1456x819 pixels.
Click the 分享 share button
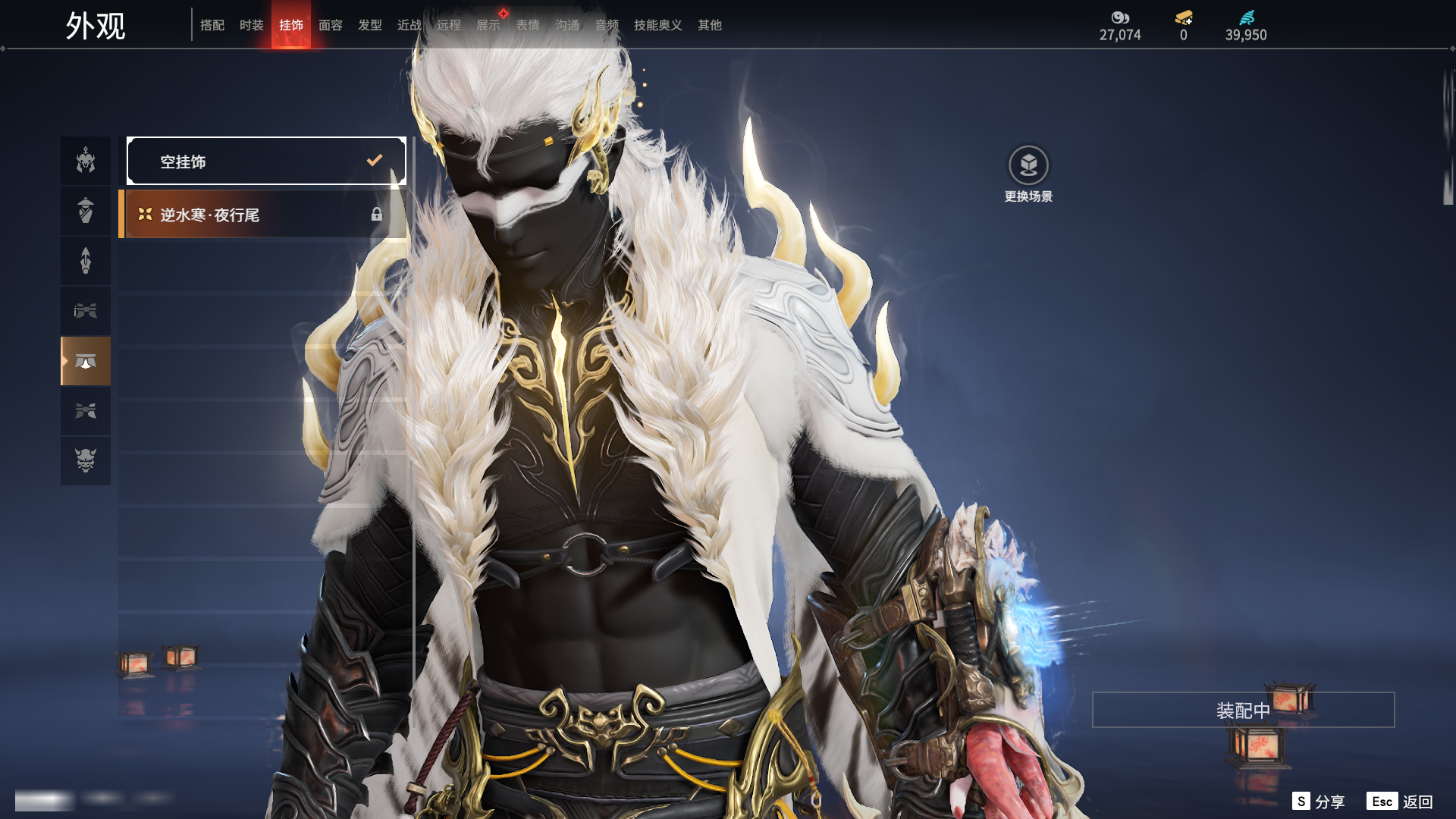click(1319, 802)
